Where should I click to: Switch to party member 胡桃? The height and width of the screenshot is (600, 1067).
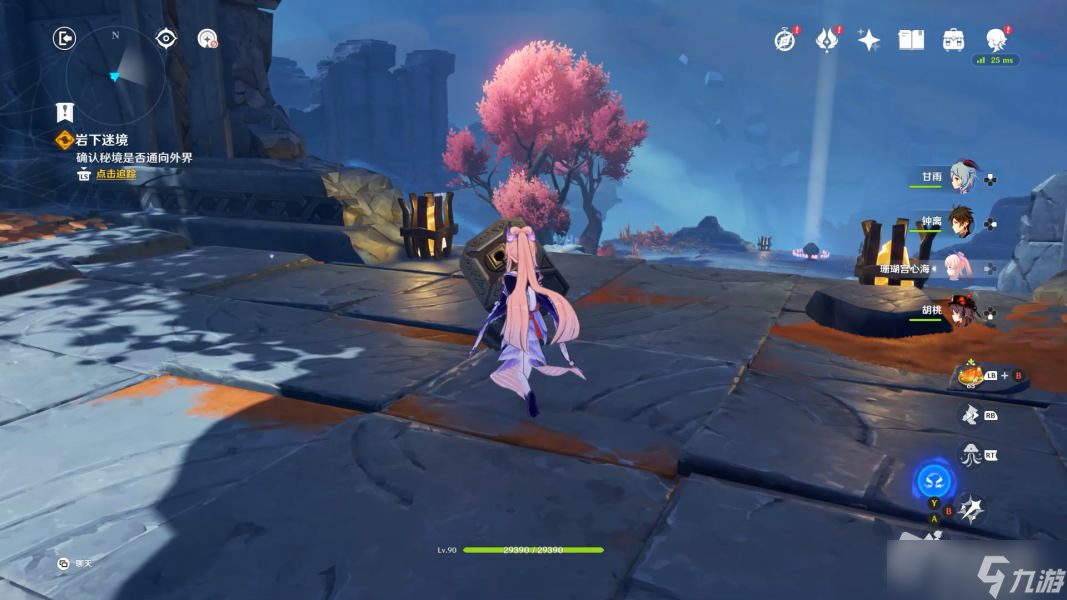tap(962, 312)
